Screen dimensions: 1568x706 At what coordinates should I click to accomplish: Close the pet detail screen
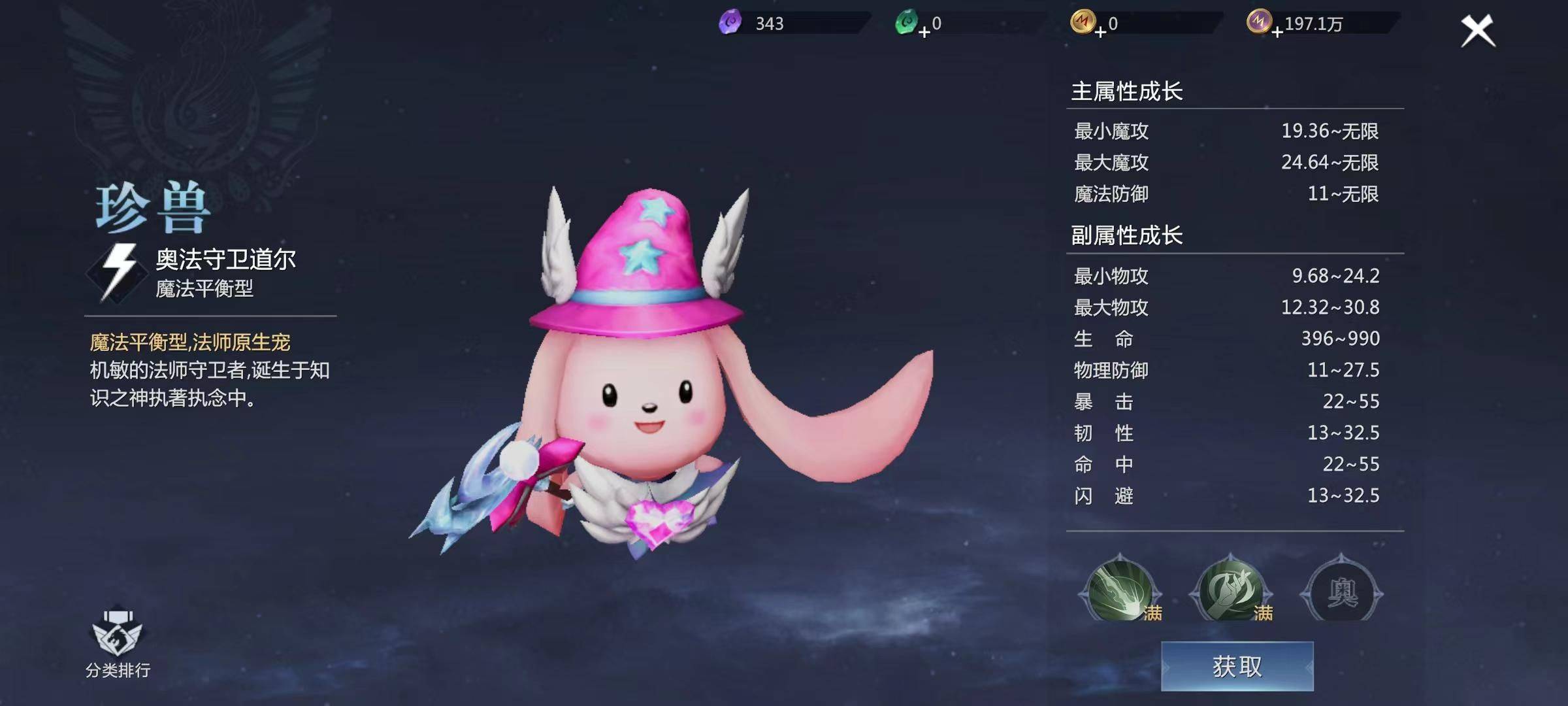point(1477,31)
